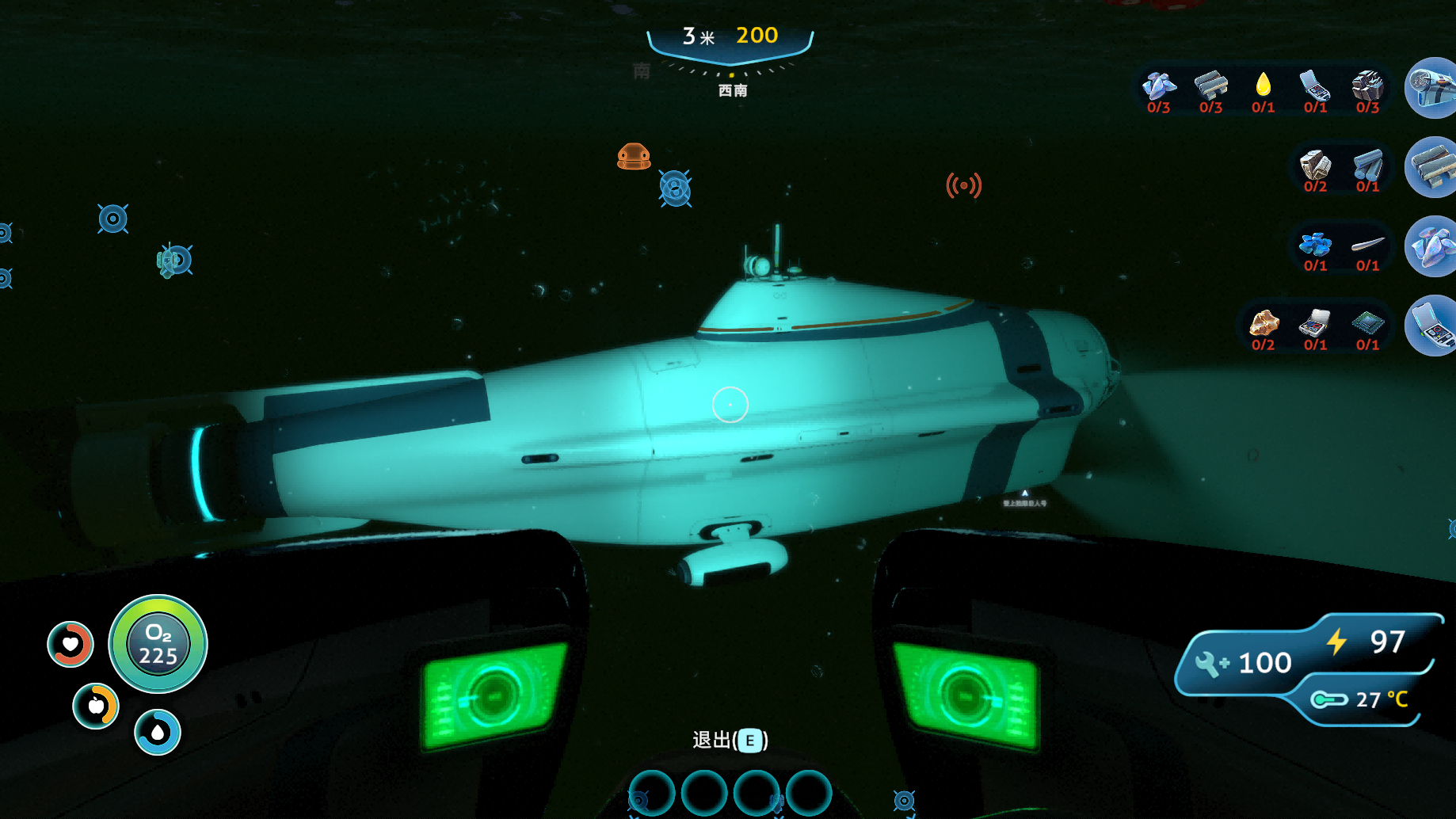
Task: Open the large pinned enameled glass recipe circle
Action: tap(1432, 246)
